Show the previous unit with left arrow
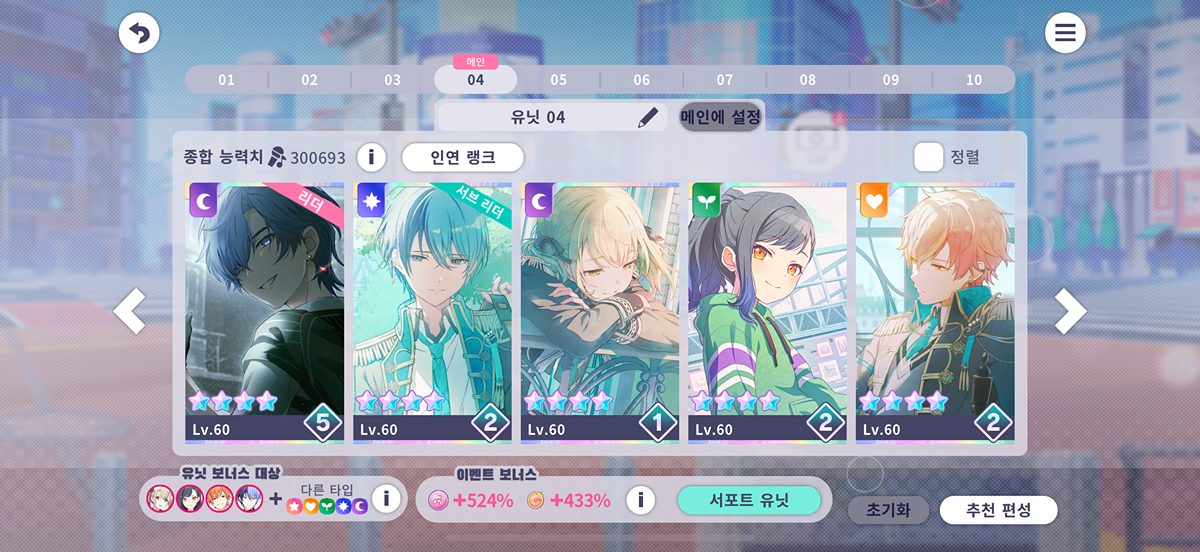 coord(130,312)
